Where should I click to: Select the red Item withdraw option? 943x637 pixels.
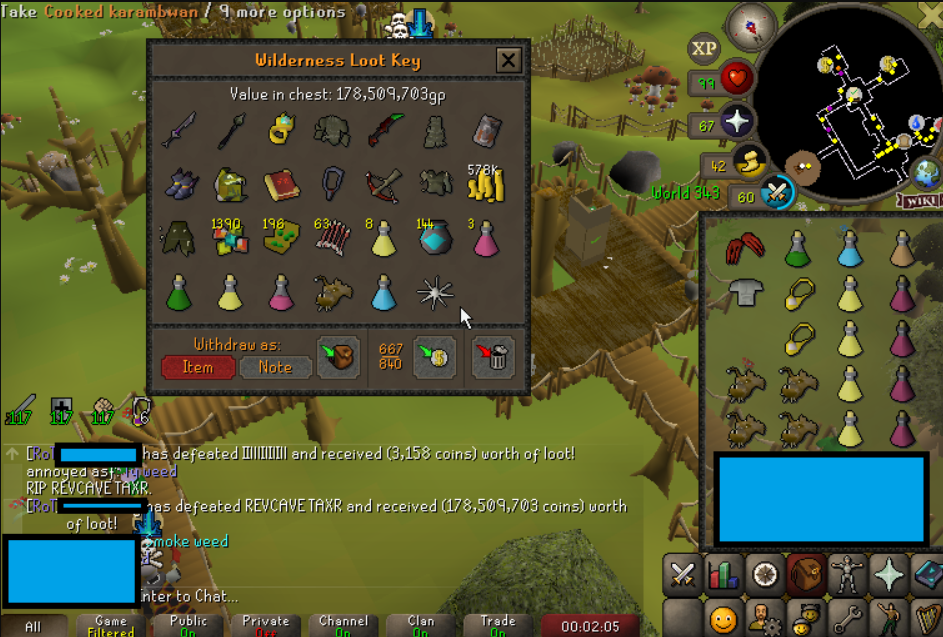pyautogui.click(x=198, y=367)
